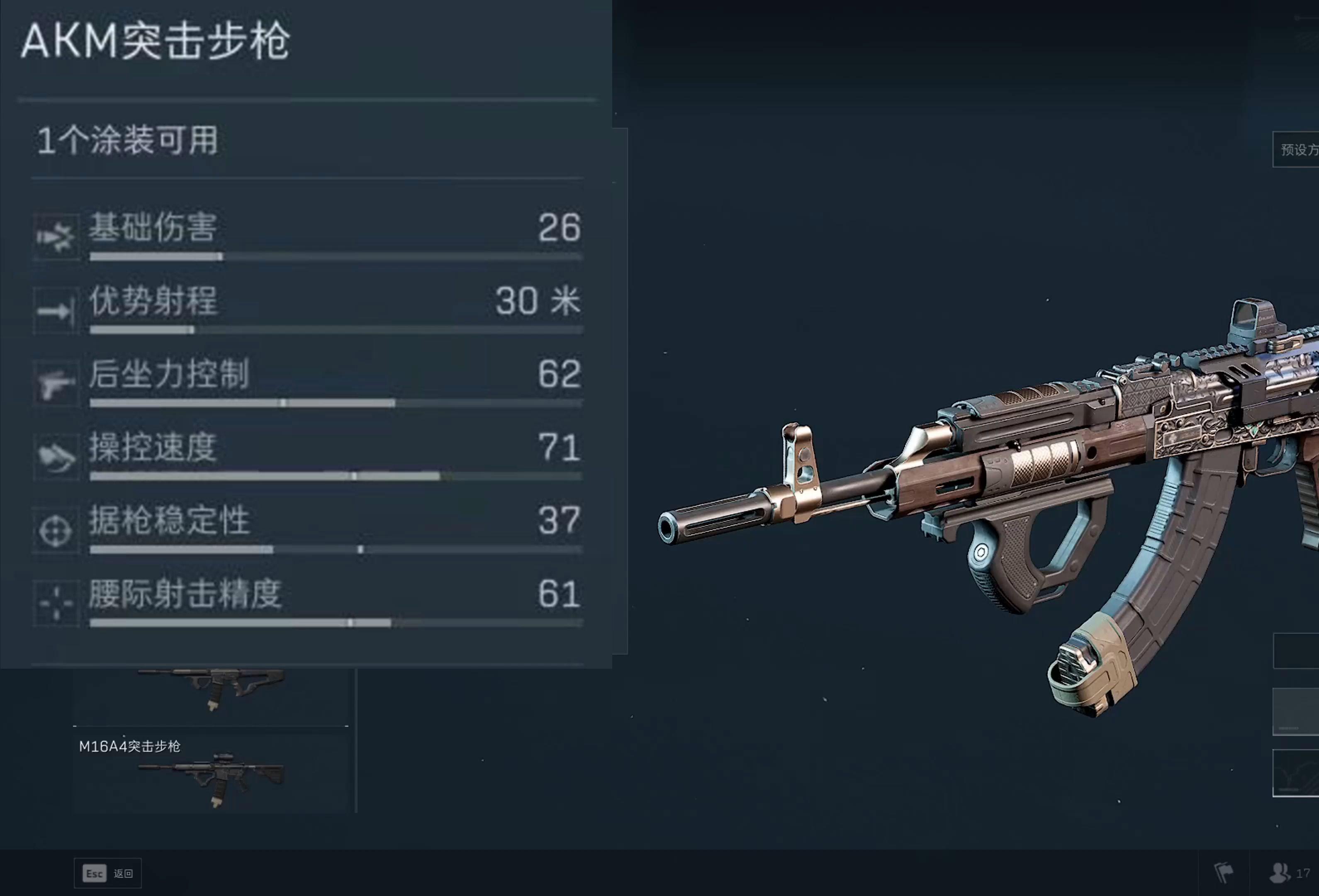This screenshot has height=896, width=1319.
Task: Choose the rifle thumbnail partly hidden above M16A4
Action: click(x=211, y=696)
